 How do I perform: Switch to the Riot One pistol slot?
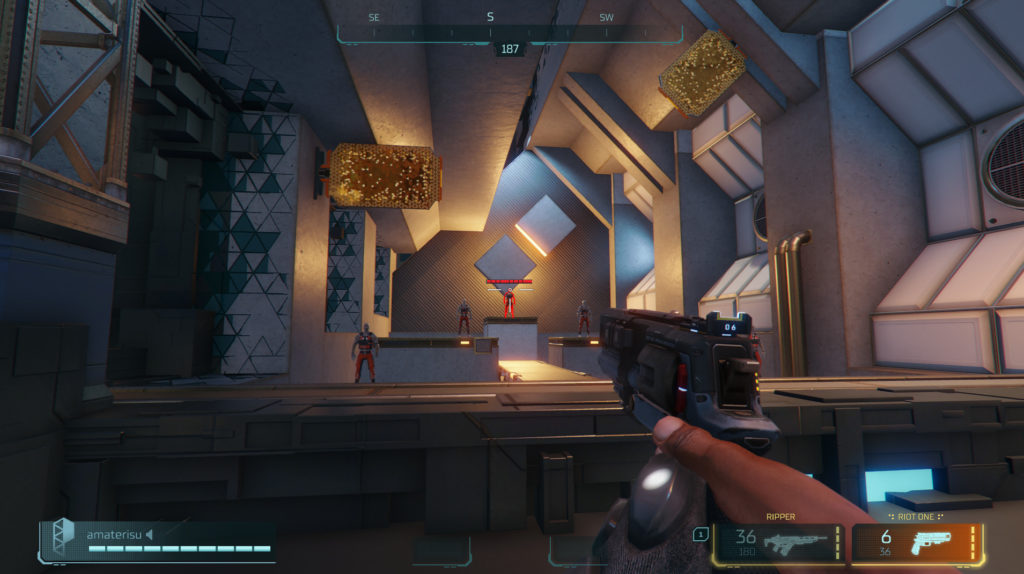[x=917, y=543]
